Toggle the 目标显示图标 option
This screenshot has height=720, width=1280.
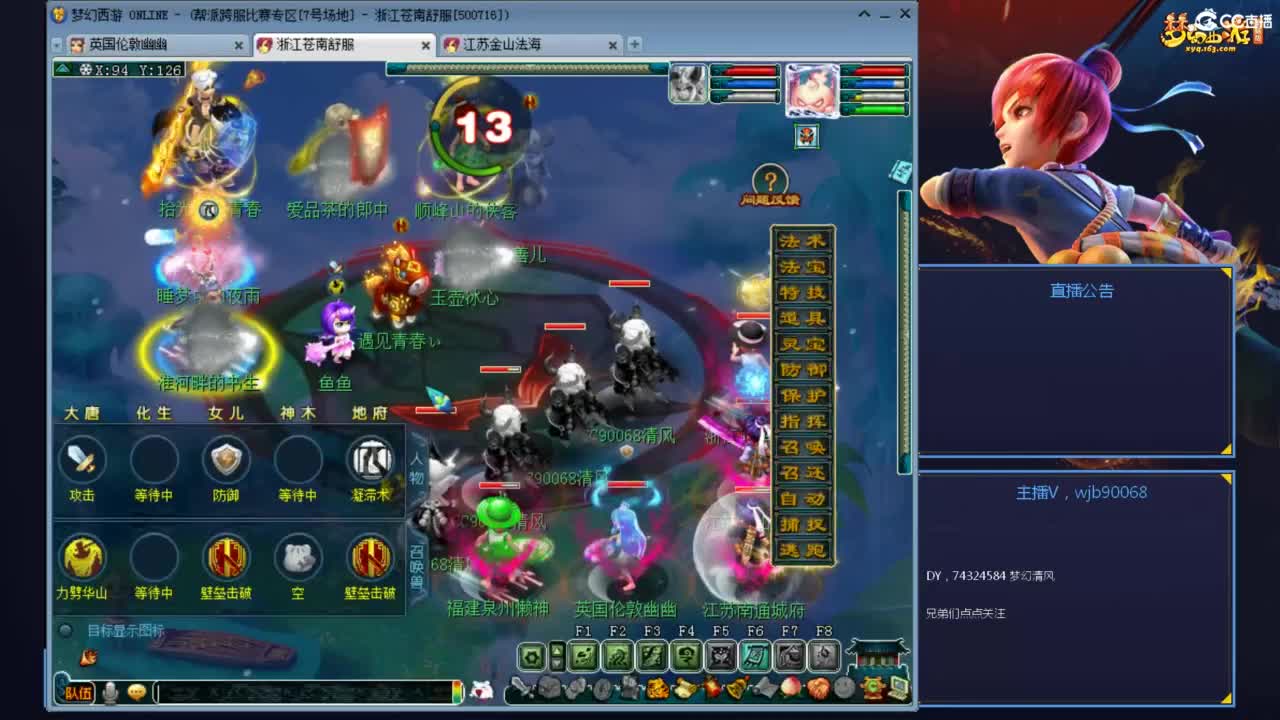coord(65,630)
